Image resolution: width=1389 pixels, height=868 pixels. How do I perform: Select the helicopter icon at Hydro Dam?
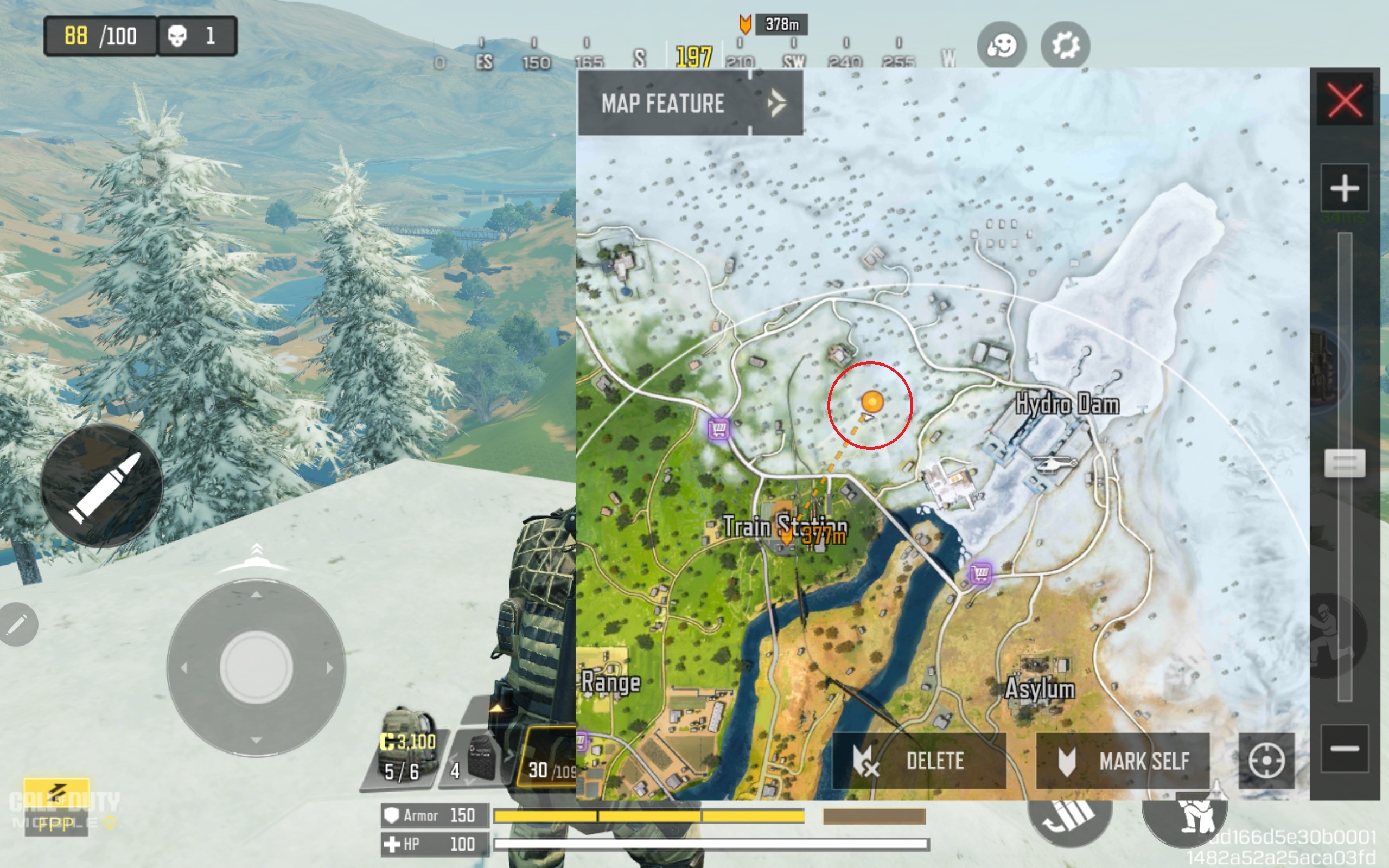1054,463
